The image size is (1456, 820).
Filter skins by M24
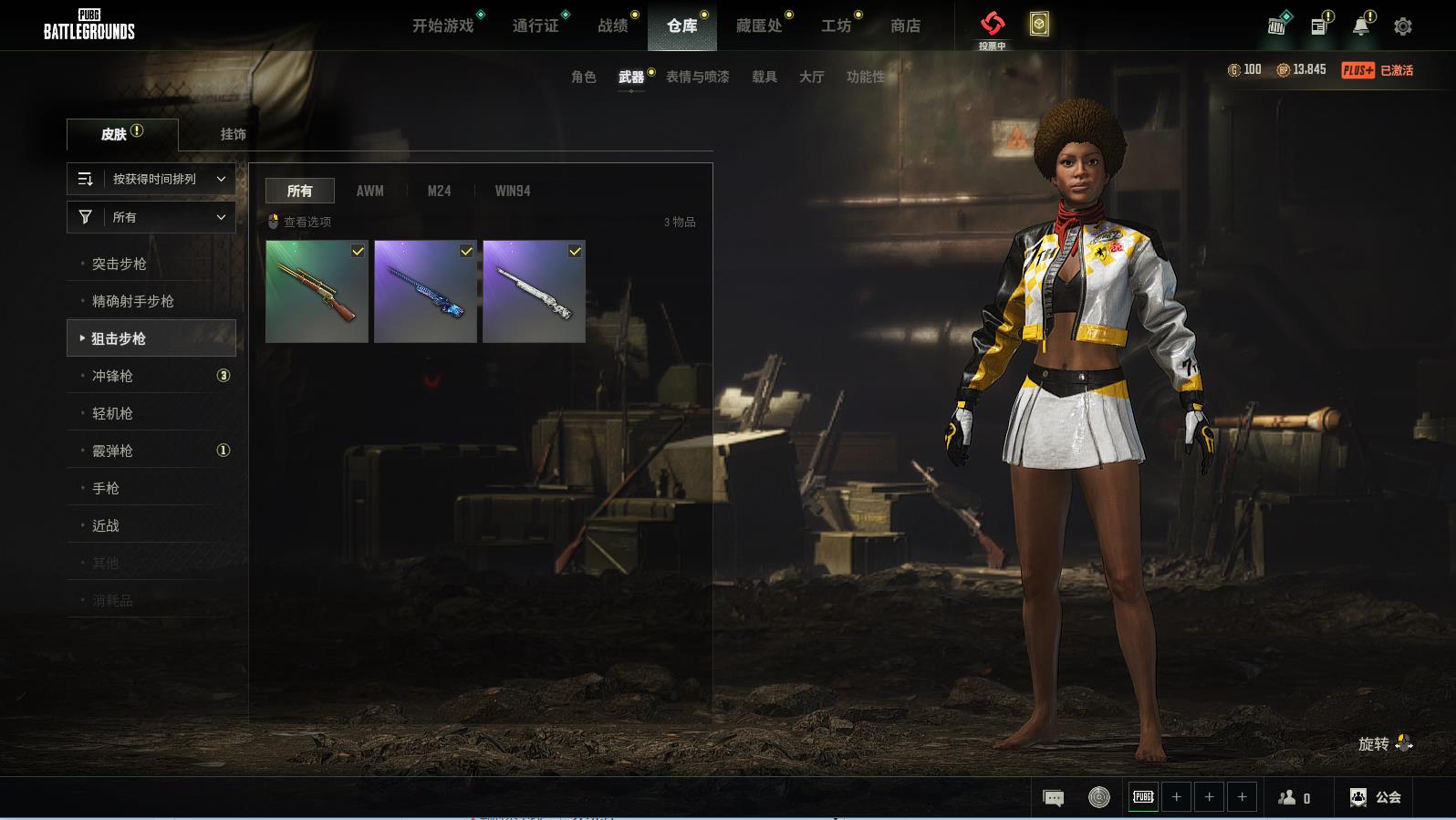click(x=439, y=192)
